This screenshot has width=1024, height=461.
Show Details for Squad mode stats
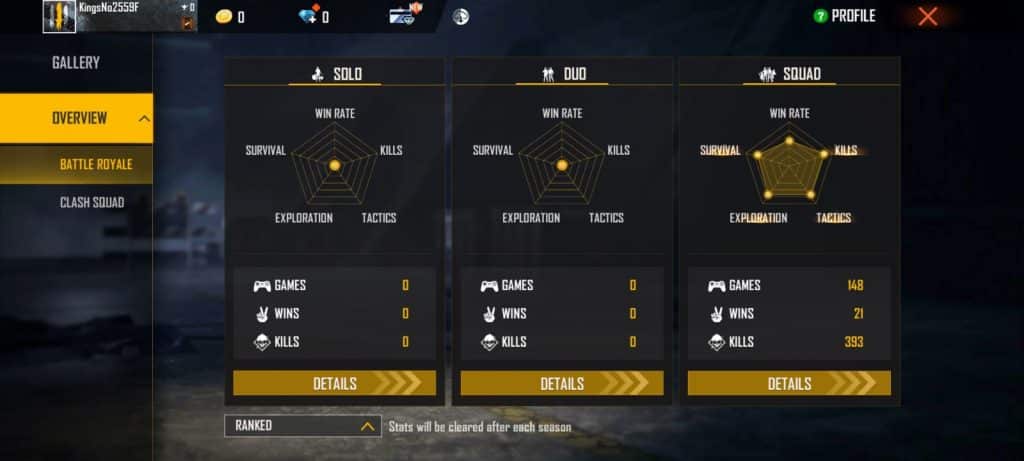[x=789, y=383]
